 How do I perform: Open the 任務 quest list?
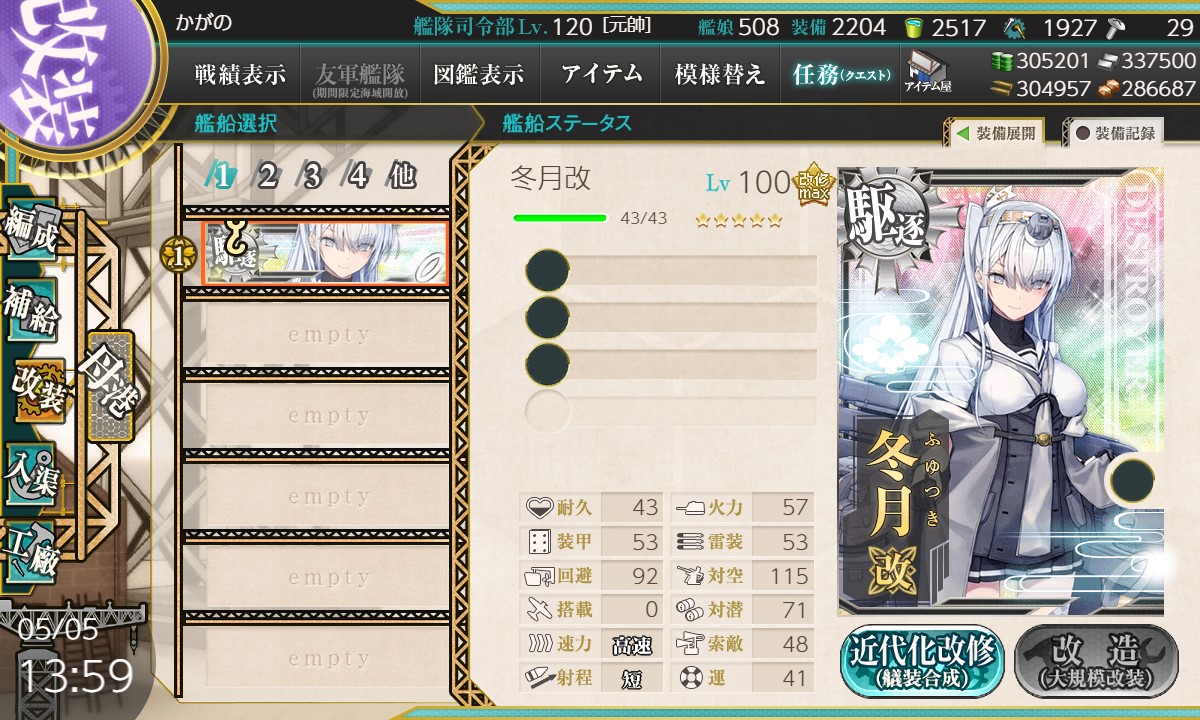click(840, 74)
